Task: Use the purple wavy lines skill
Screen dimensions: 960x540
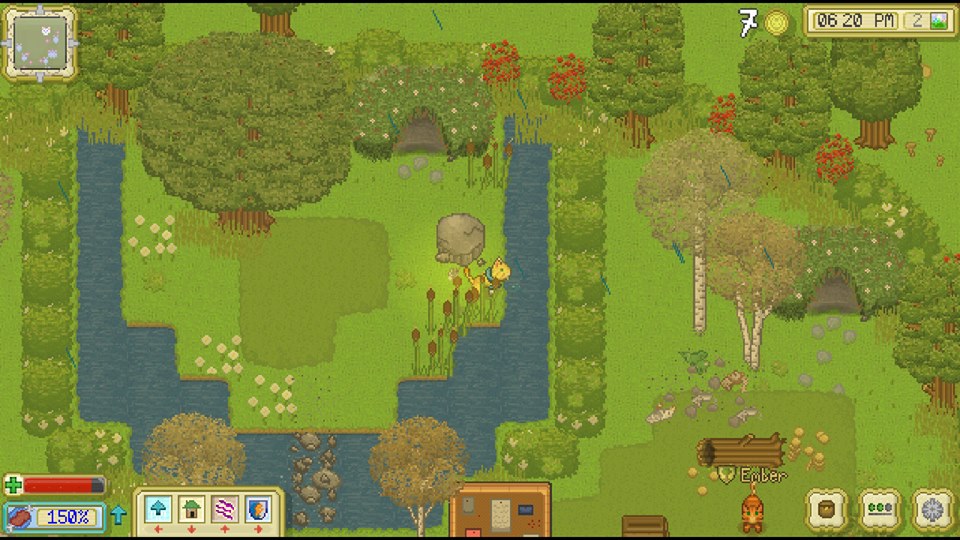Action: 224,509
